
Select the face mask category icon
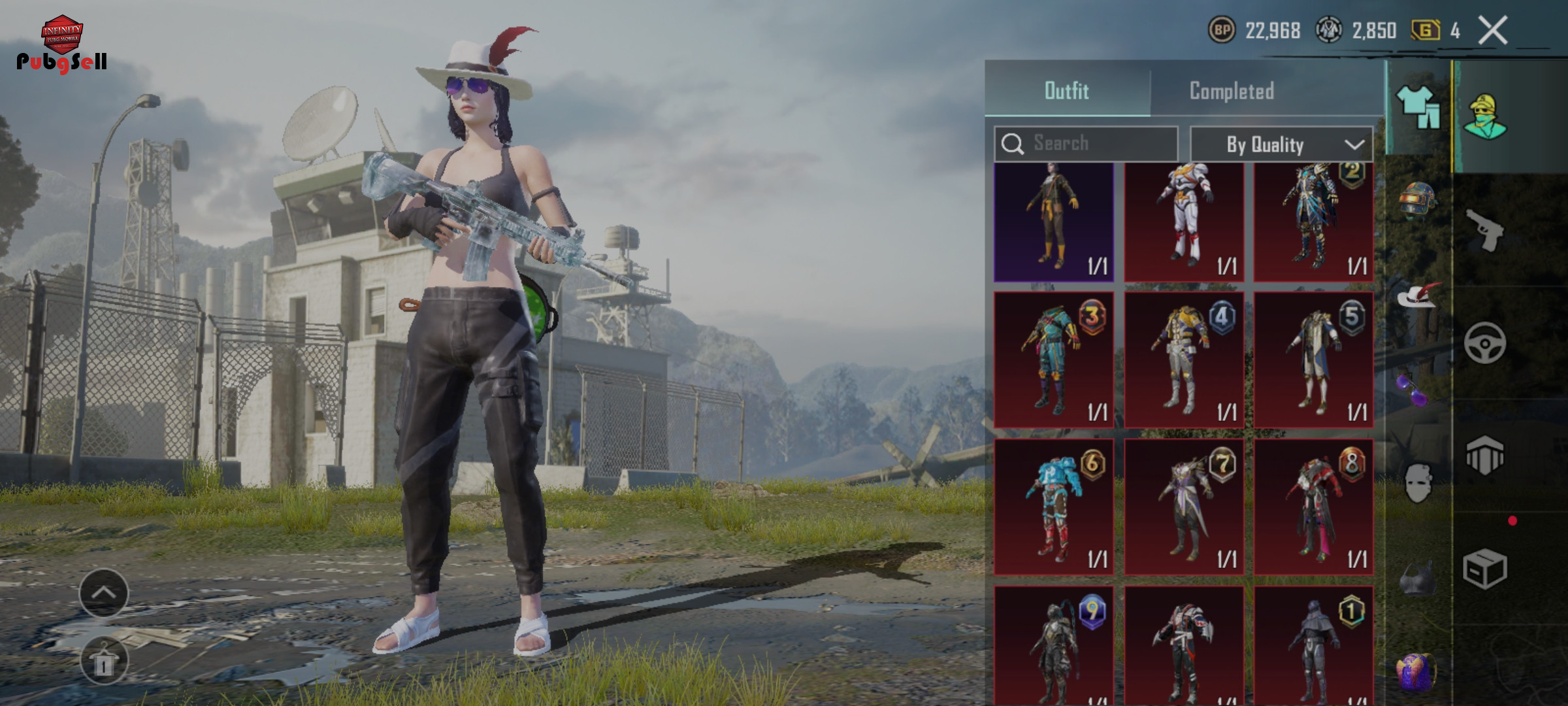(1416, 482)
